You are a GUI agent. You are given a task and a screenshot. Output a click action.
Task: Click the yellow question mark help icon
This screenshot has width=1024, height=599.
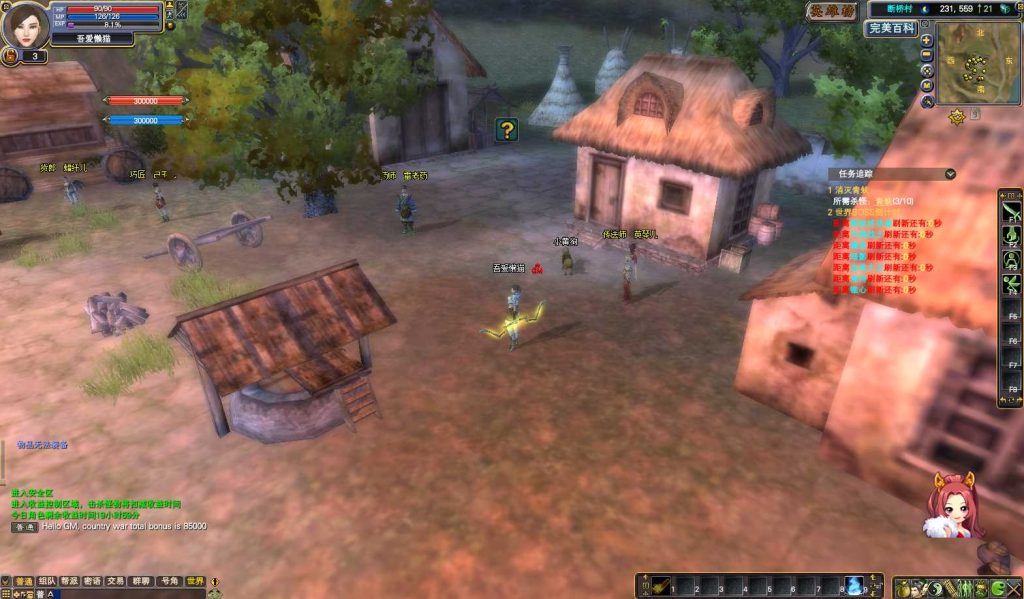(507, 129)
